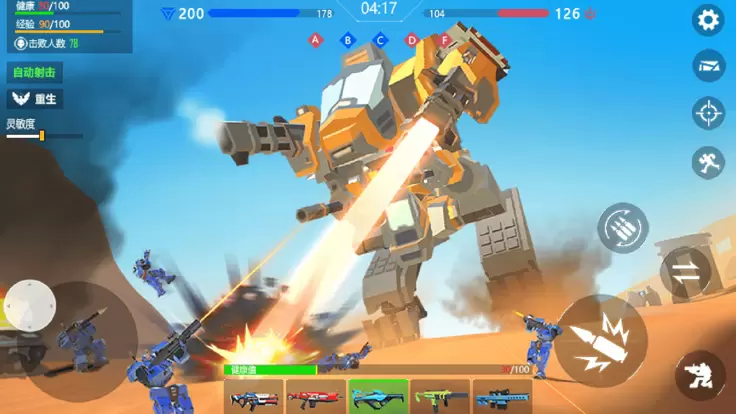Open the icon below the settings gear
Screen dimensions: 736x414
click(709, 66)
